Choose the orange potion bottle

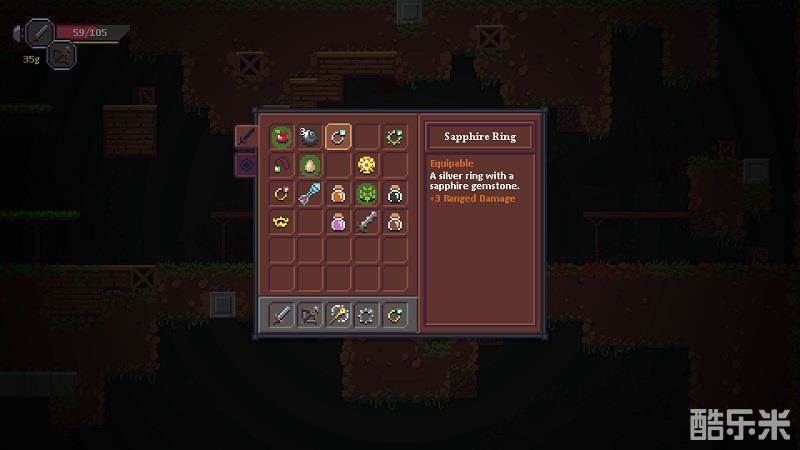click(339, 194)
